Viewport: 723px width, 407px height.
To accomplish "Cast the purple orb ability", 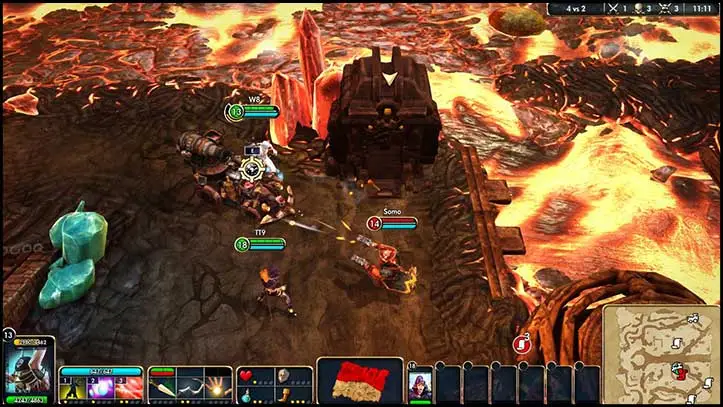I will (x=101, y=386).
